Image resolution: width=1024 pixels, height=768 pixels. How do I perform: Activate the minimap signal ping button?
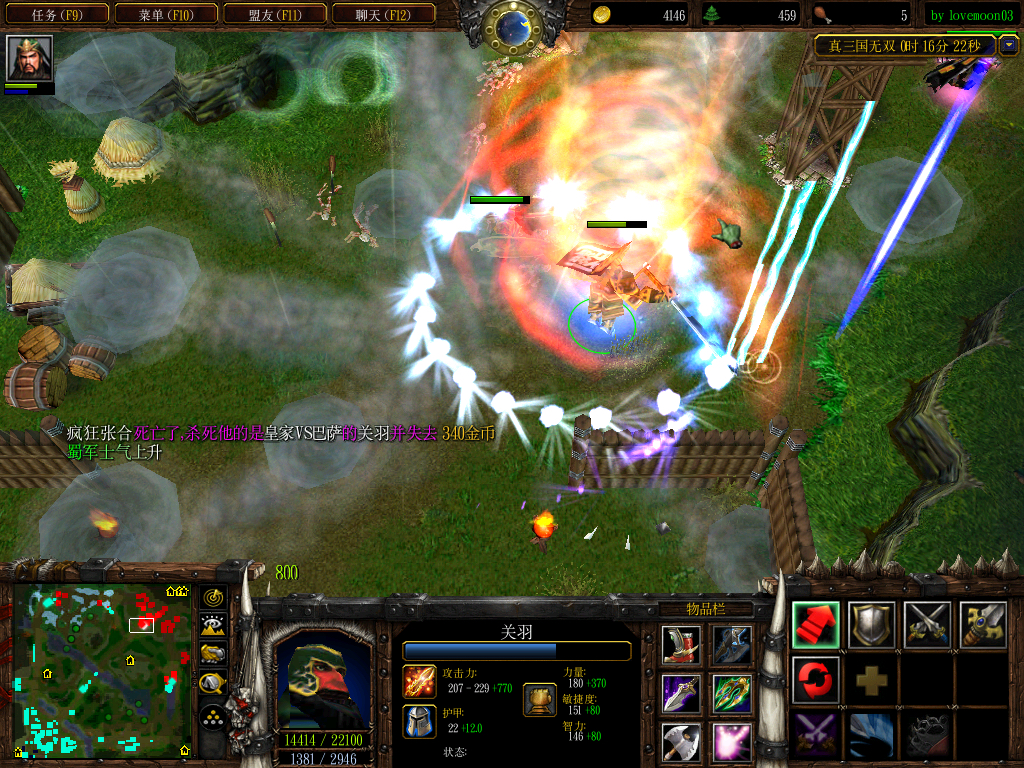212,598
